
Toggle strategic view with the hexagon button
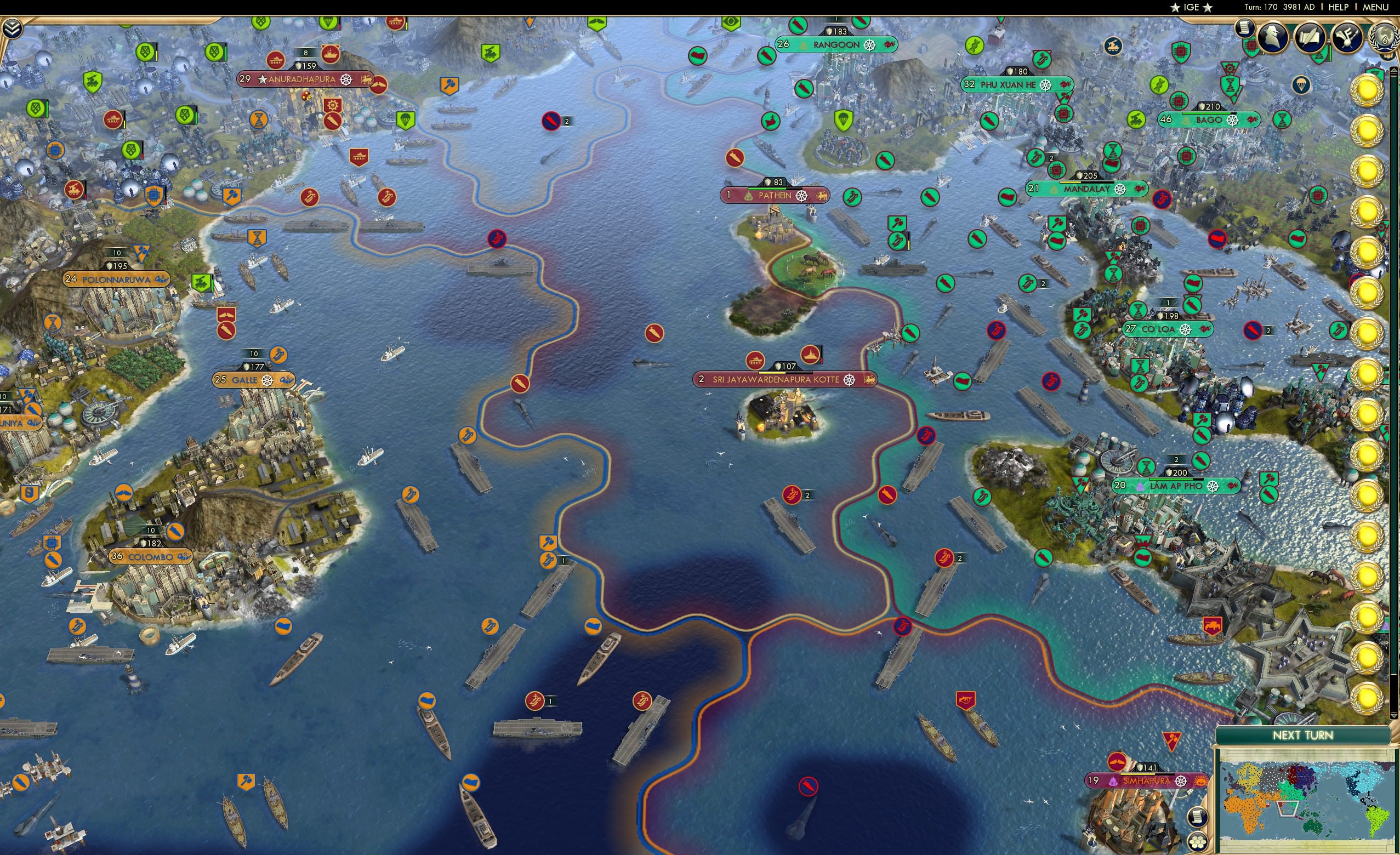(x=1199, y=843)
